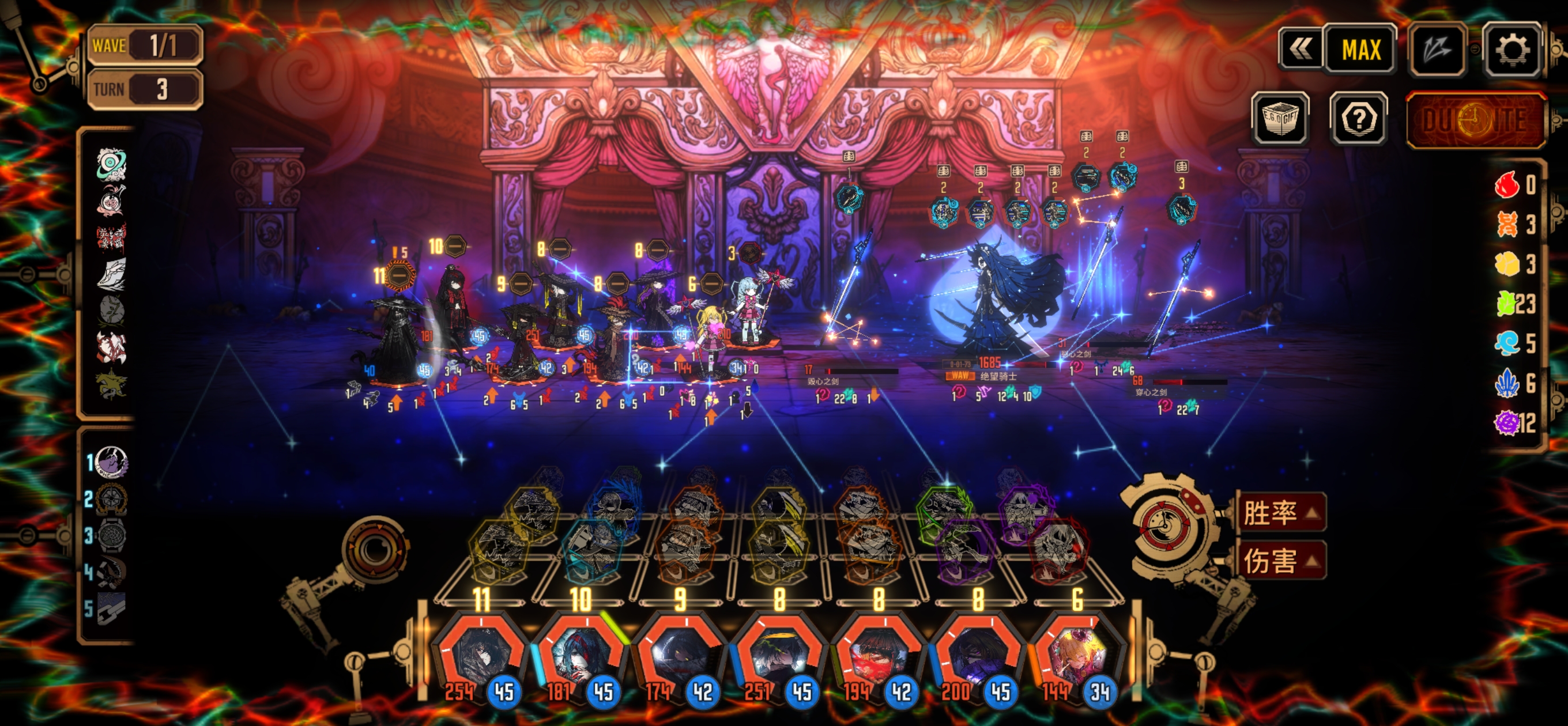The image size is (1568, 726).
Task: Click the MAX speed button
Action: (1360, 50)
